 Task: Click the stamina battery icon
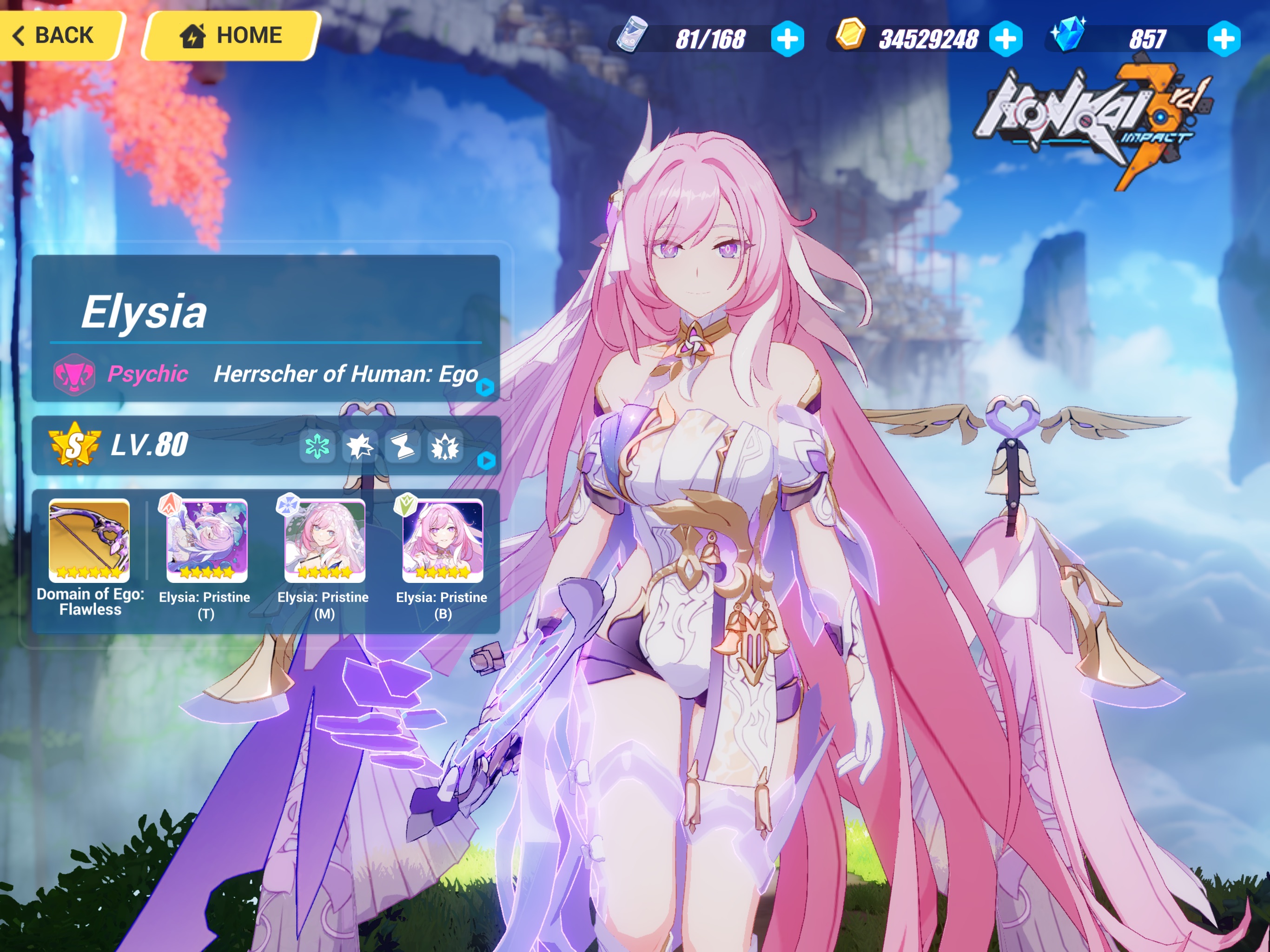(x=630, y=37)
